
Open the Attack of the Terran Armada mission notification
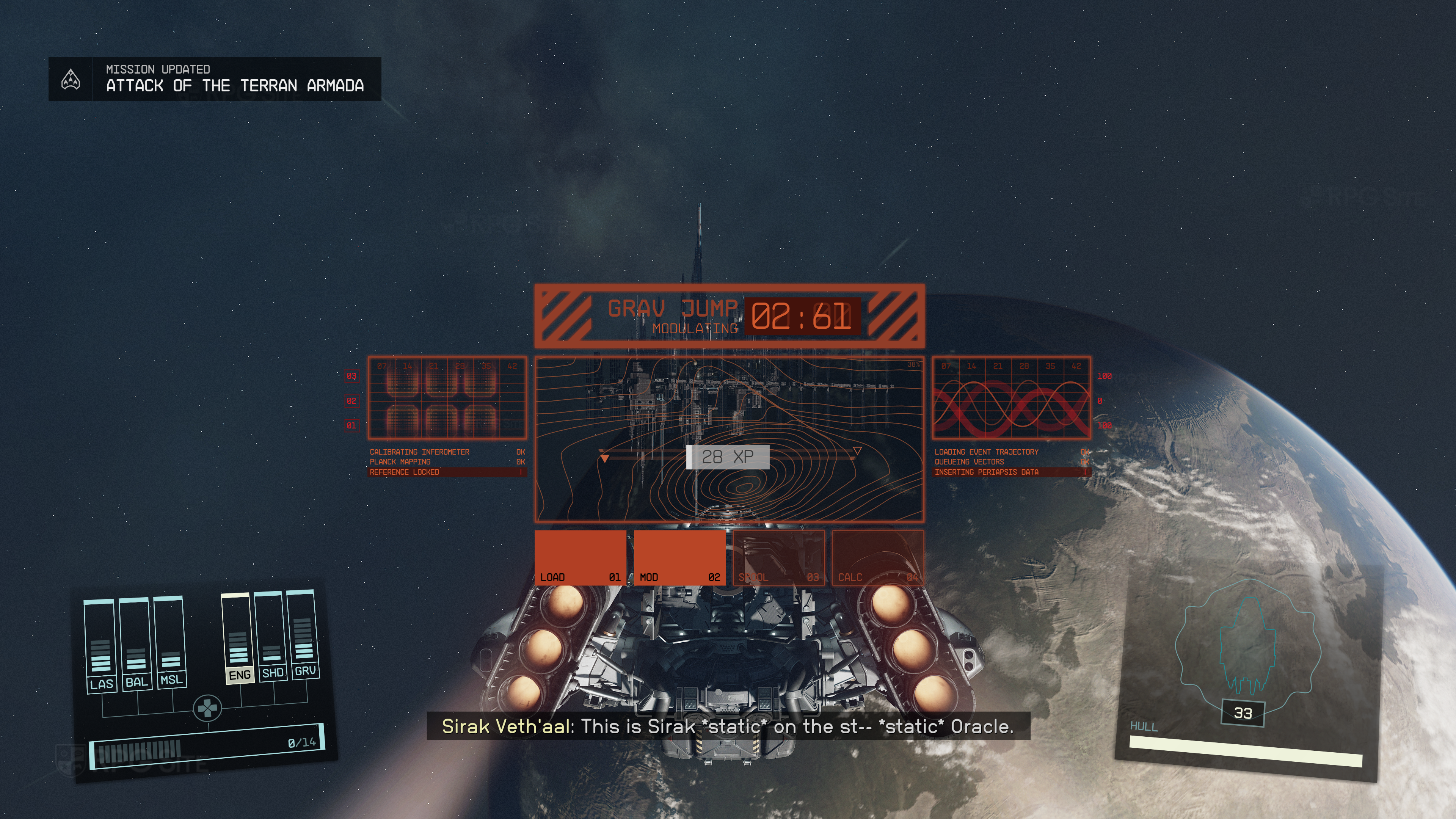215,79
